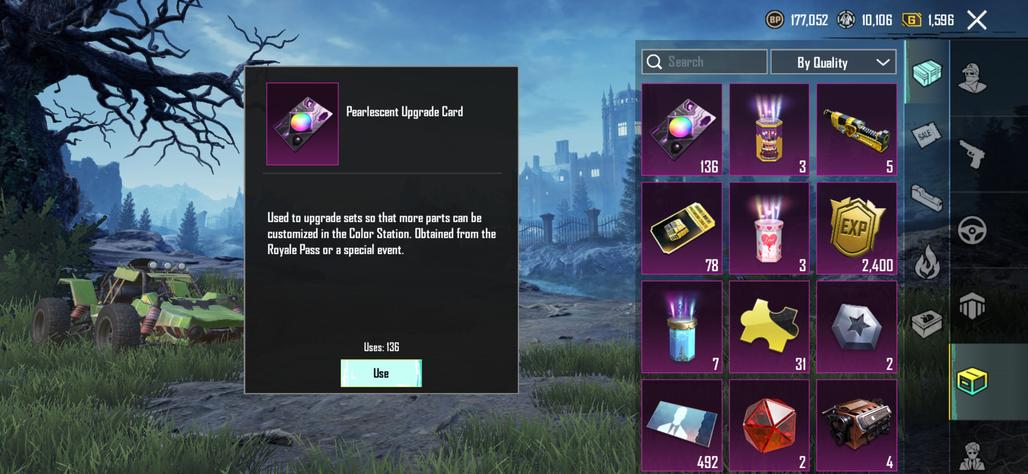Select the red crystal gem item
This screenshot has width=1028, height=474.
[769, 424]
